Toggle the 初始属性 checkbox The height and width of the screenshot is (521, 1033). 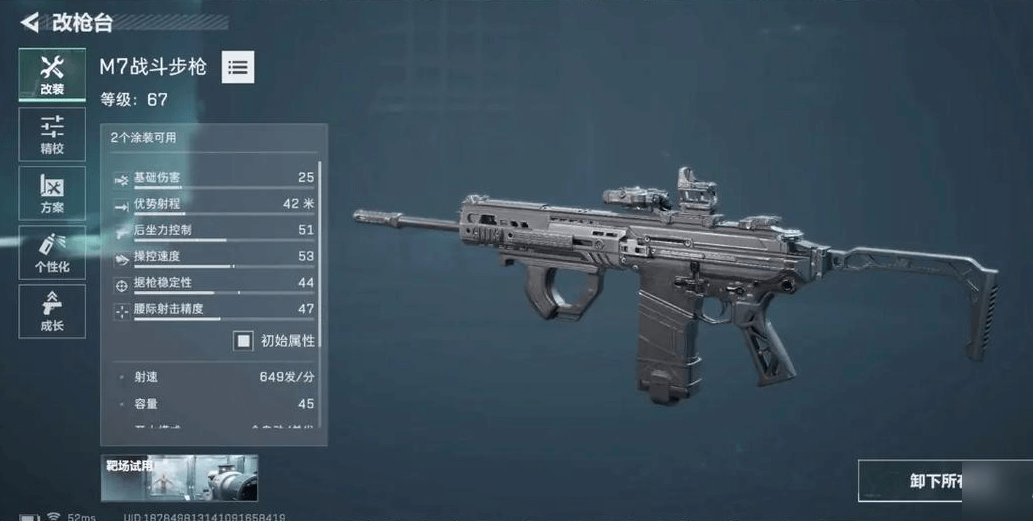[x=243, y=341]
